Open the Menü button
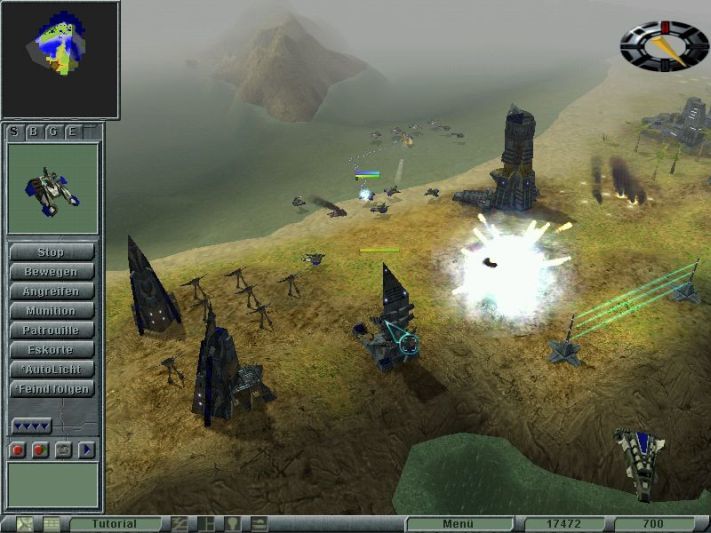 [456, 524]
